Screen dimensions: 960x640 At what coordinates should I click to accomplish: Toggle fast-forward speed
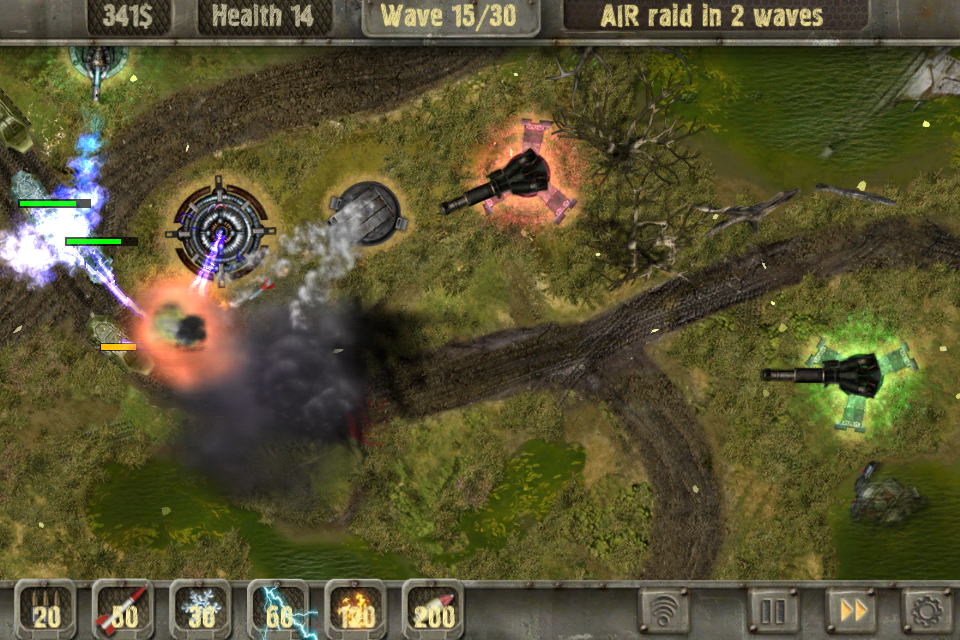[x=851, y=609]
